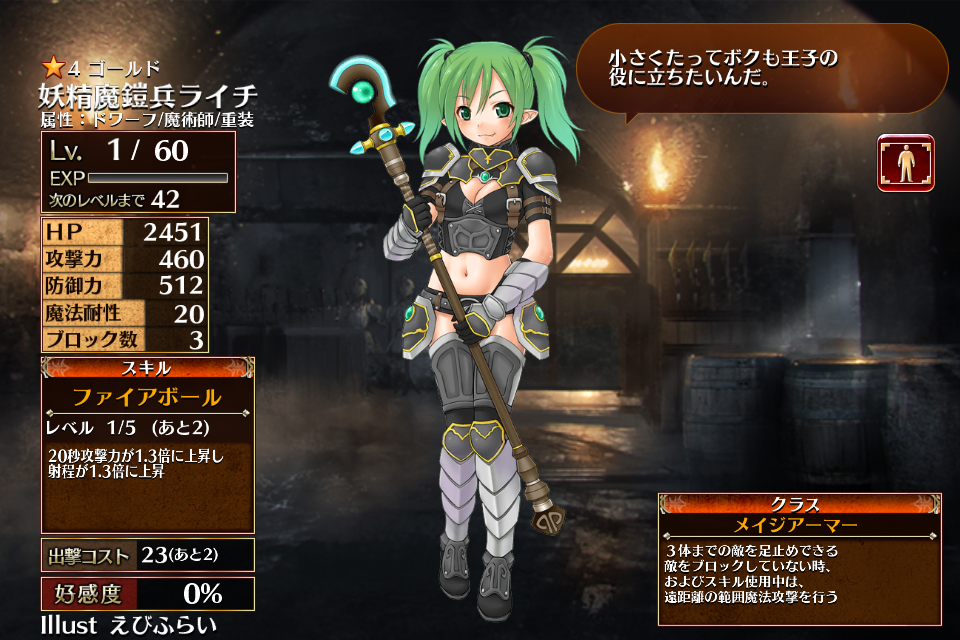960x640 pixels.
Task: Select the ファイアボール skill panel
Action: (x=147, y=397)
